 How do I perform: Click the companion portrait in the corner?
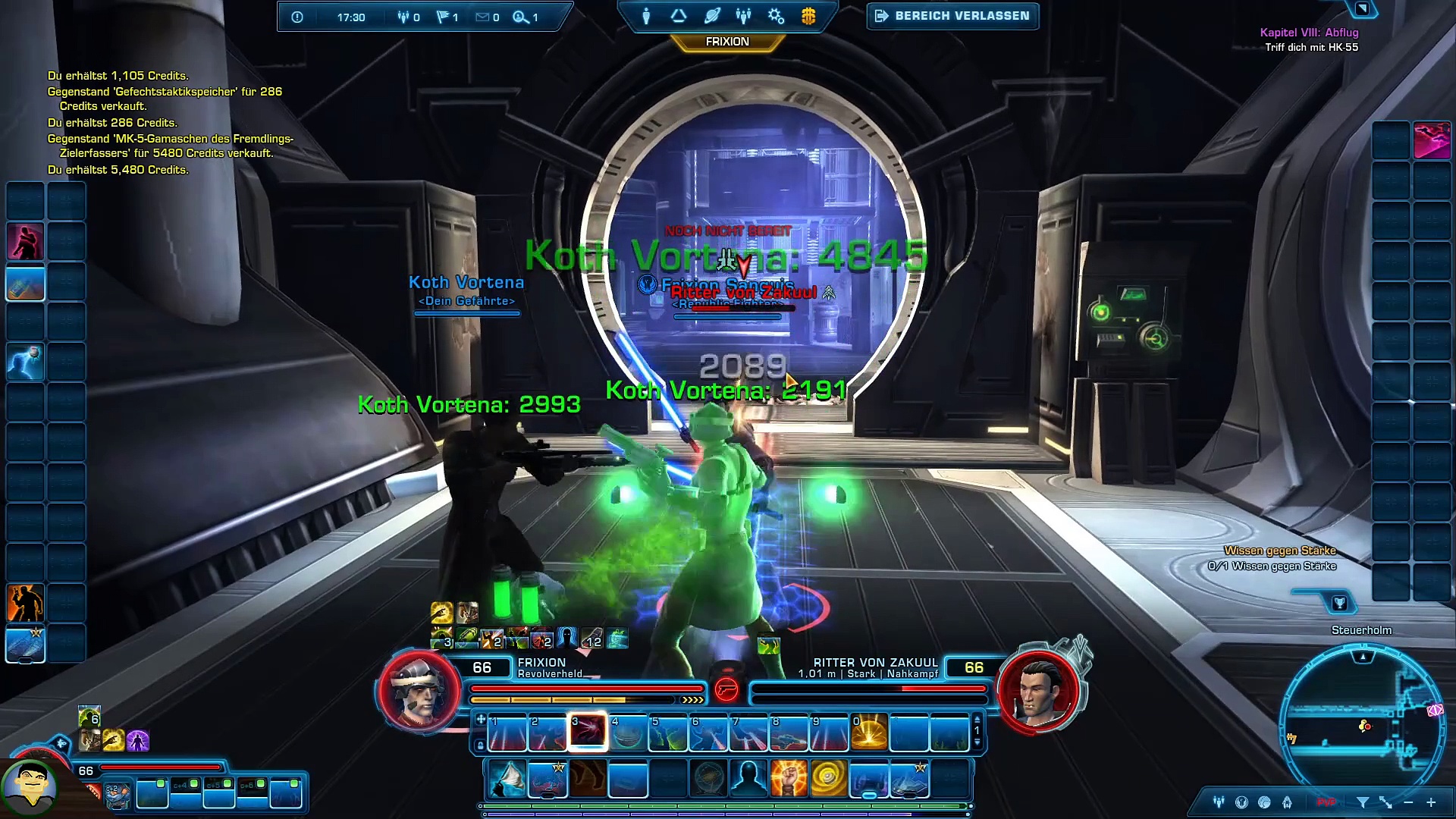coord(30,787)
